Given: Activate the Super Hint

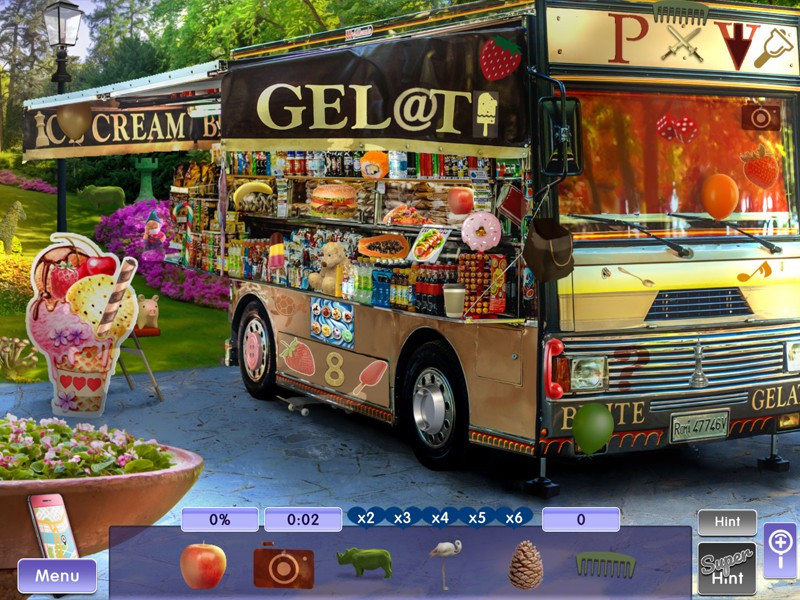Looking at the screenshot, I should 727,568.
